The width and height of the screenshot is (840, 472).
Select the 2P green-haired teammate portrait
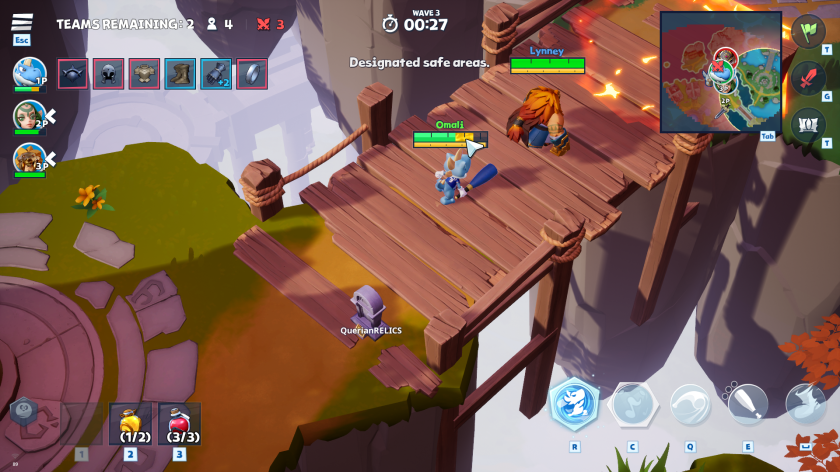(x=28, y=116)
